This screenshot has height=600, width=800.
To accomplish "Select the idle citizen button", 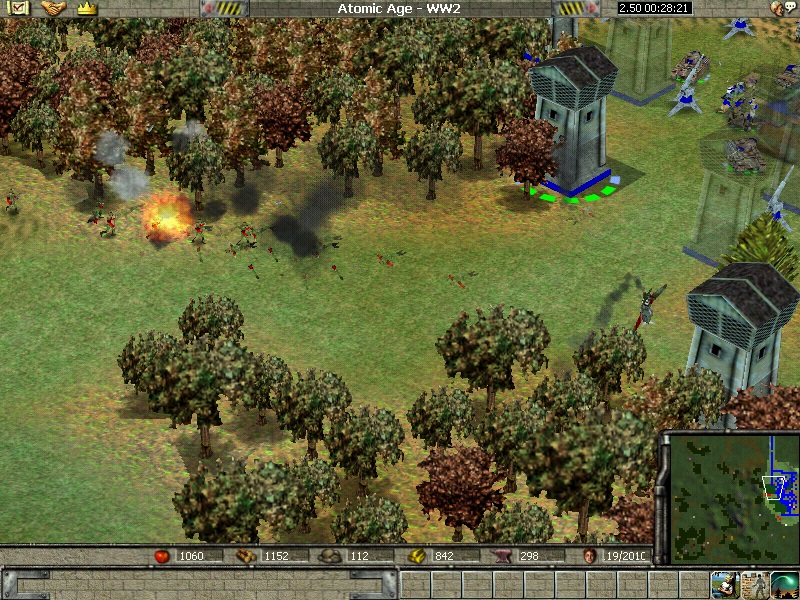I will [724, 584].
